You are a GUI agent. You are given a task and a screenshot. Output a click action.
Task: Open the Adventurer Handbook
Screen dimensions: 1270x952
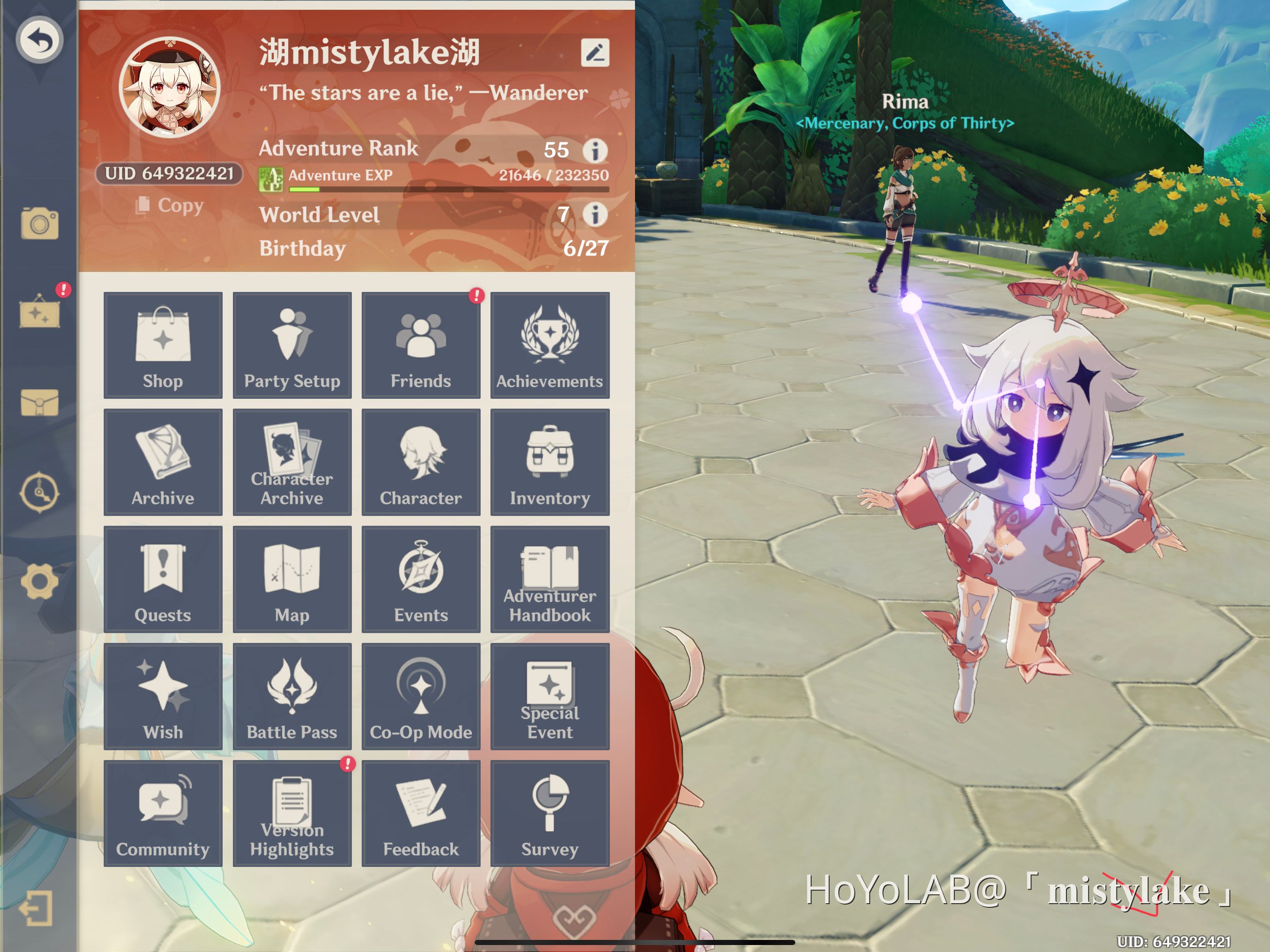tap(549, 579)
